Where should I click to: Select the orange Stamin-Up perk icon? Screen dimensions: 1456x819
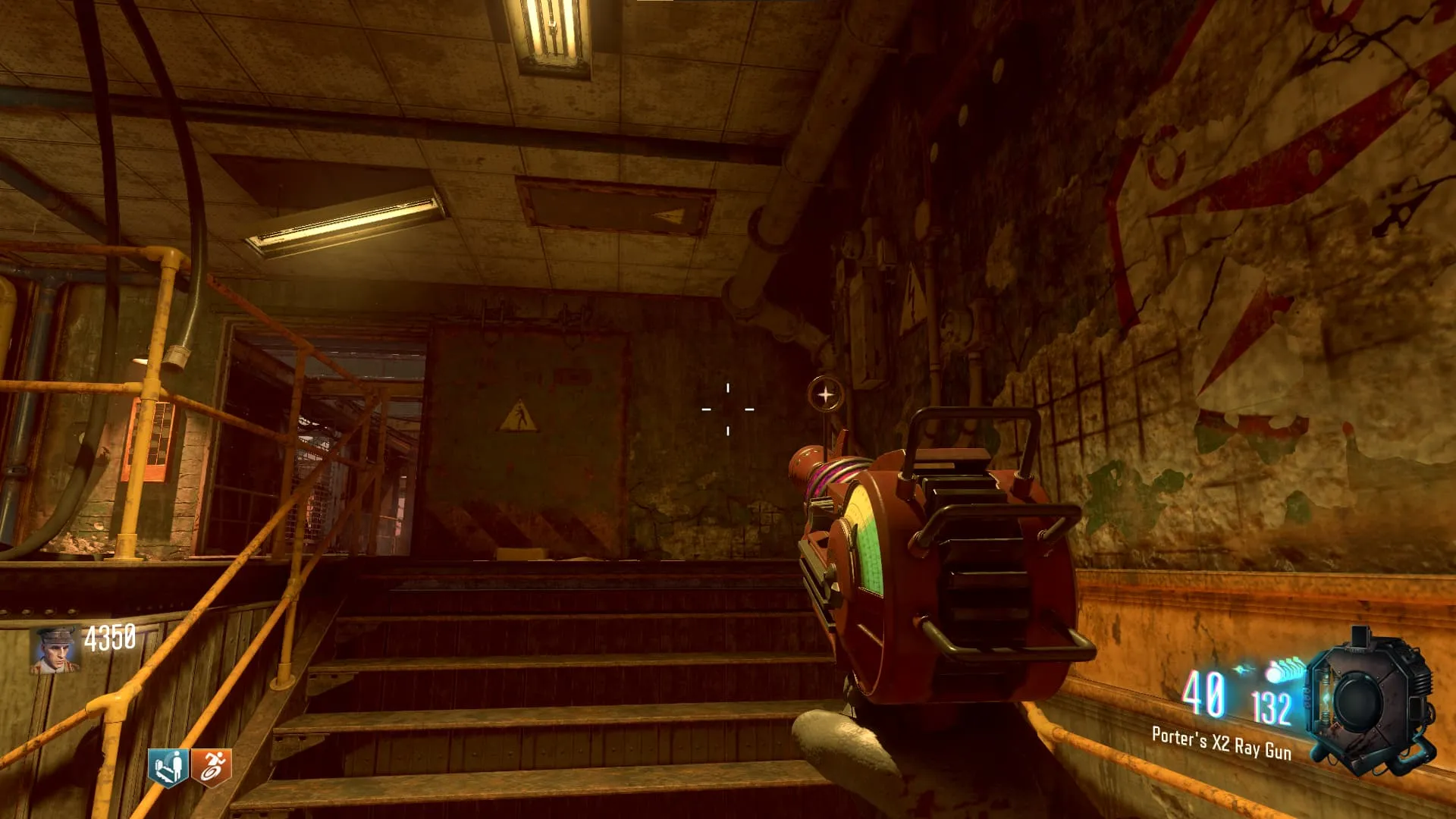[212, 768]
